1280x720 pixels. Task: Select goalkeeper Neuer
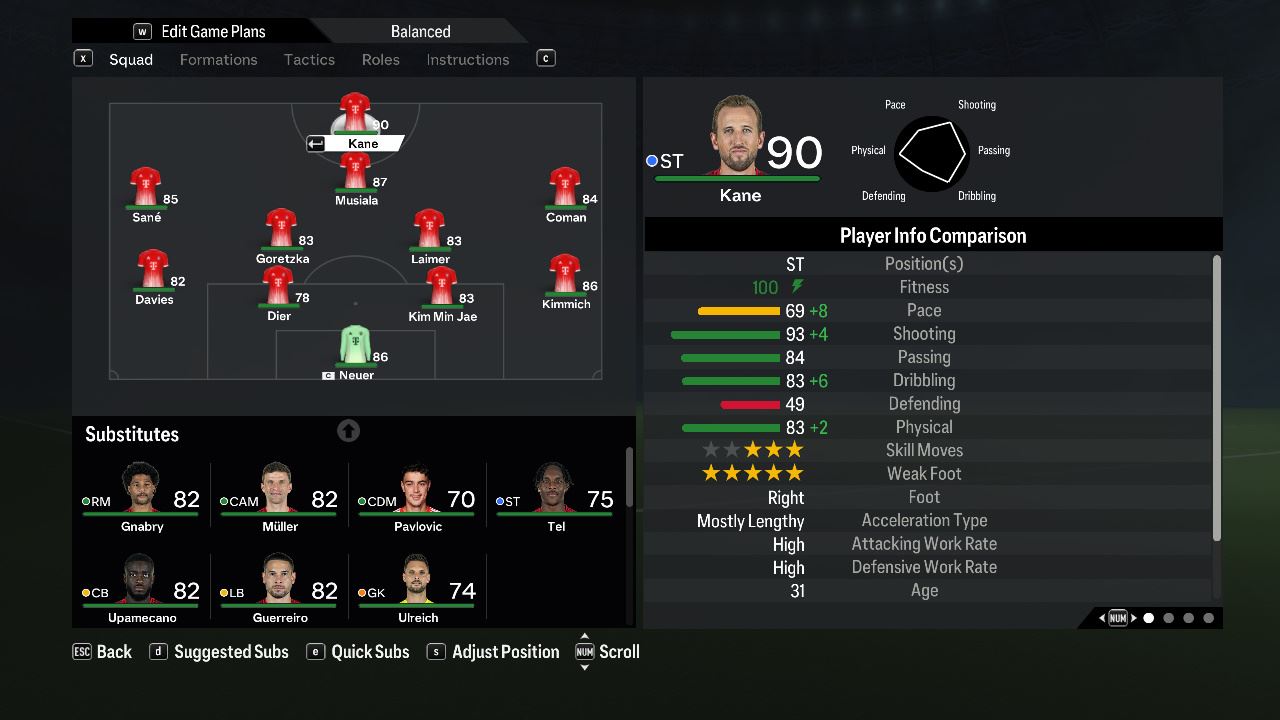[355, 351]
